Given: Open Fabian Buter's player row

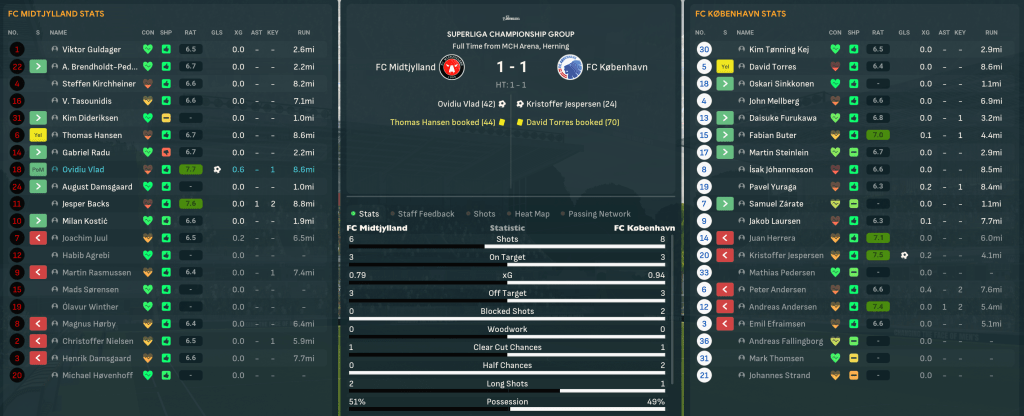Looking at the screenshot, I should point(774,134).
